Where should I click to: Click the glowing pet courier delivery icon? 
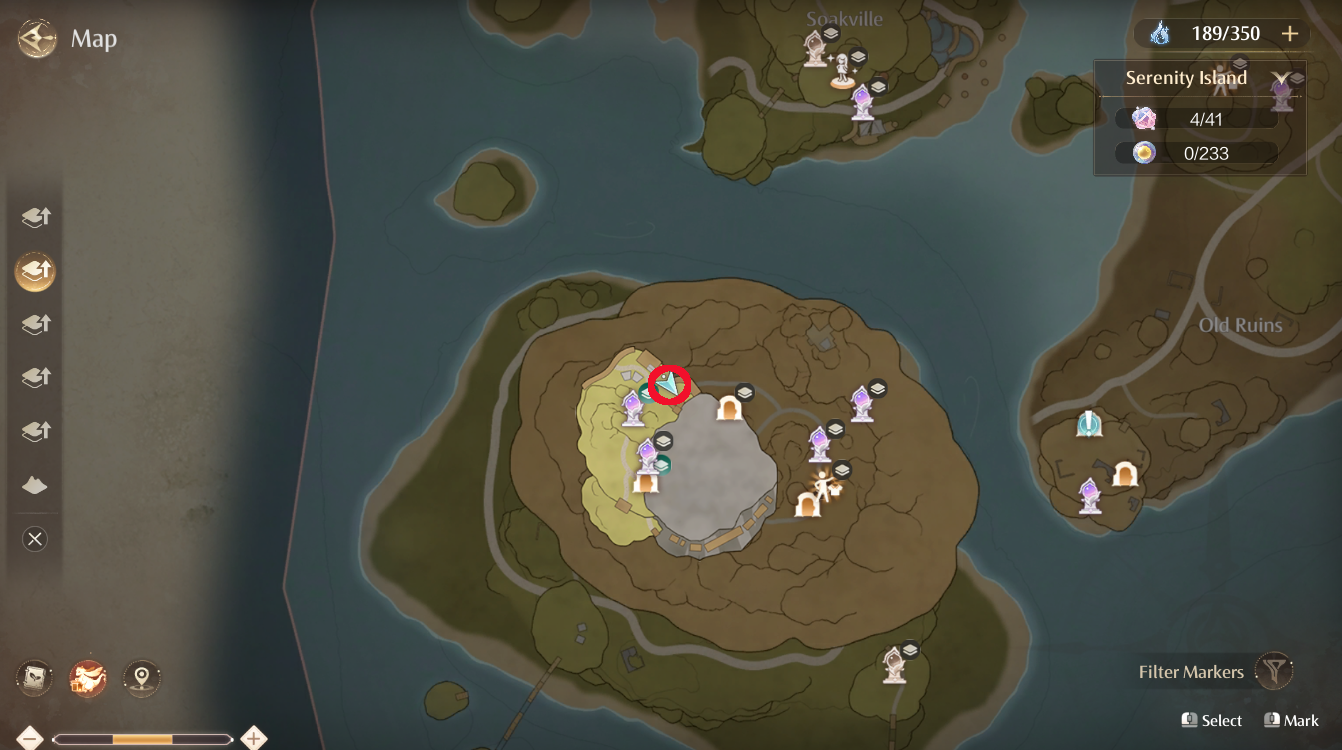[x=88, y=677]
